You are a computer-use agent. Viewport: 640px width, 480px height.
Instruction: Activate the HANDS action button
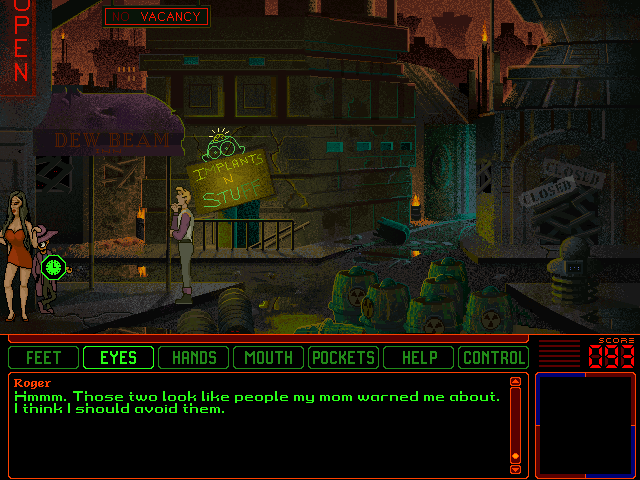click(x=193, y=357)
